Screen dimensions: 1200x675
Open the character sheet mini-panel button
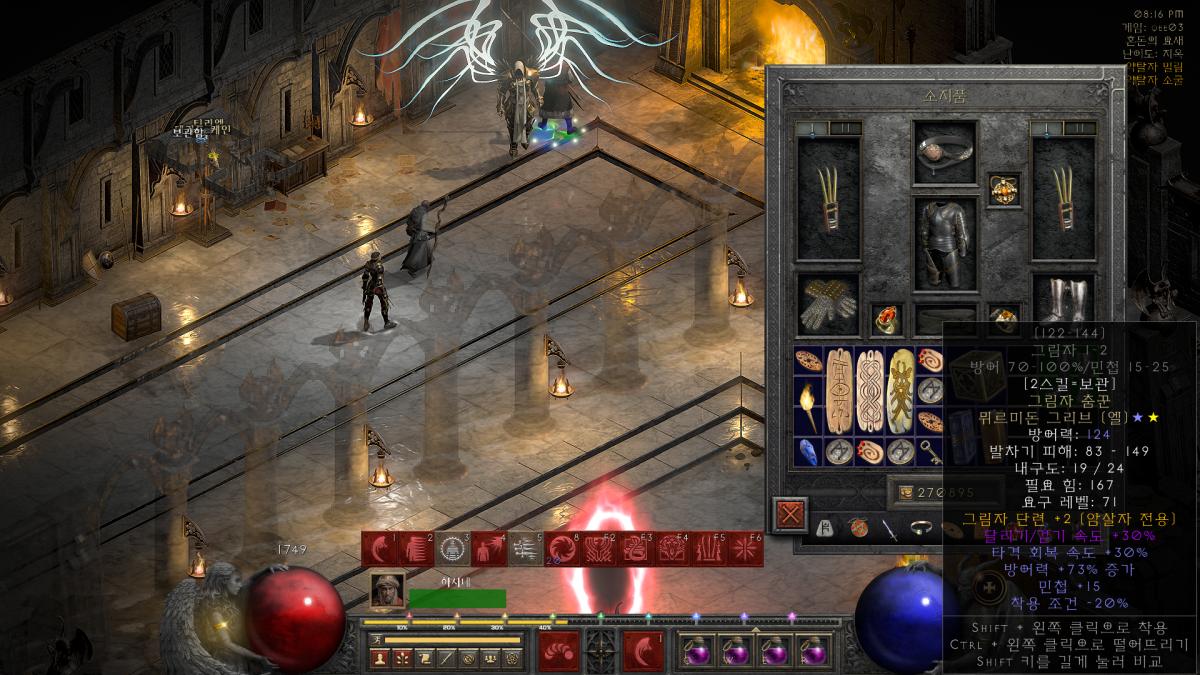point(379,658)
